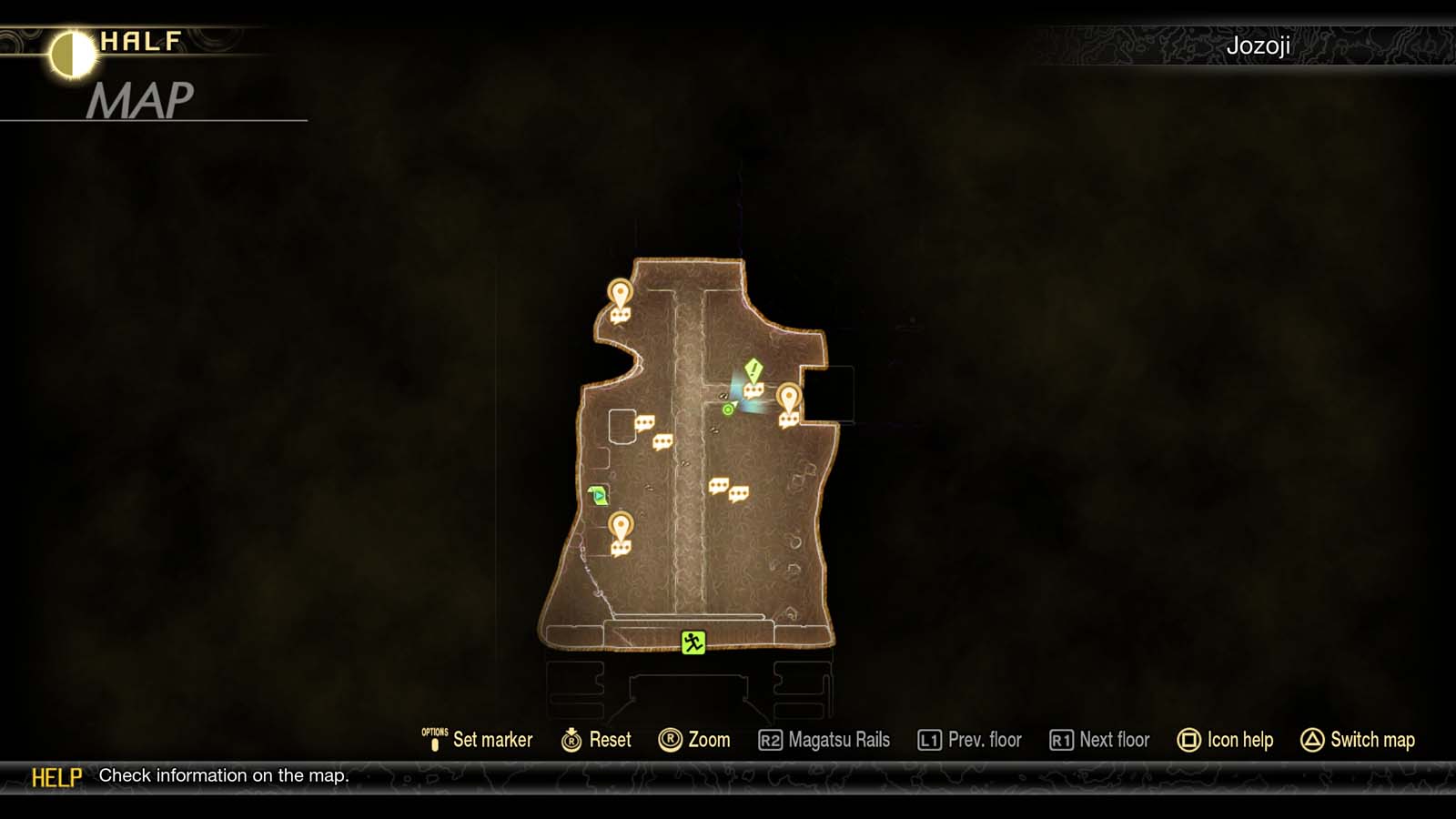Go to Prev. floor
The height and width of the screenshot is (819, 1456).
tap(972, 740)
